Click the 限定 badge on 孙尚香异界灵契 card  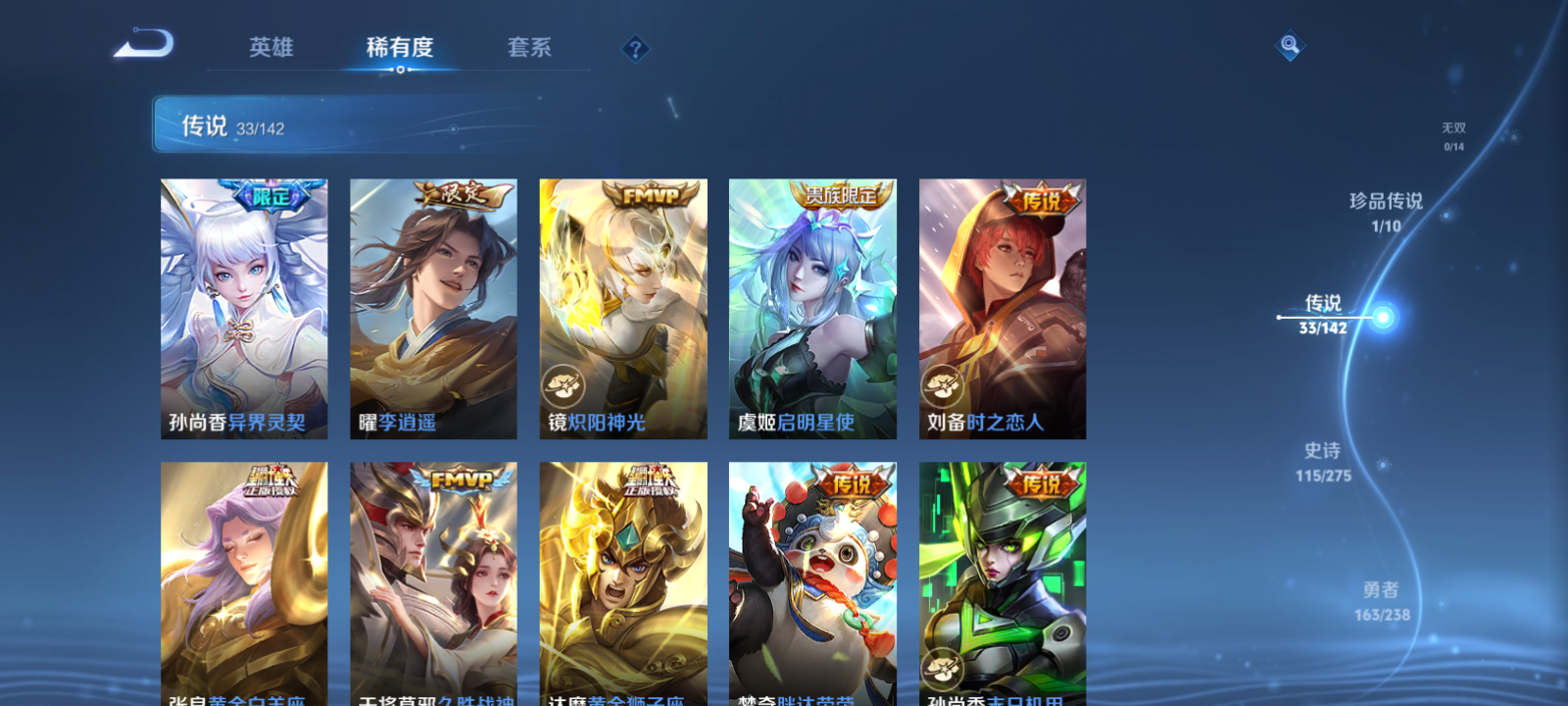272,193
